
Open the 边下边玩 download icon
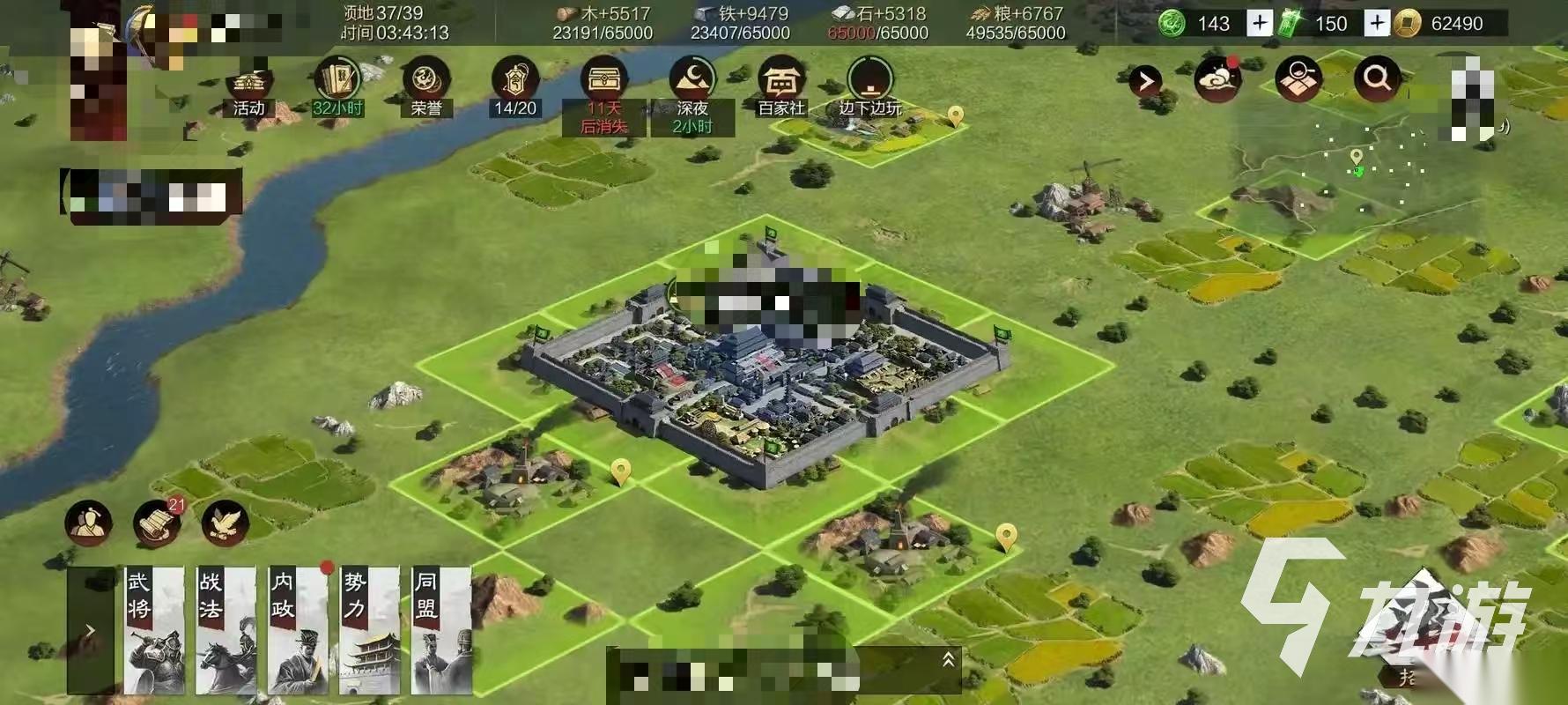tap(869, 85)
